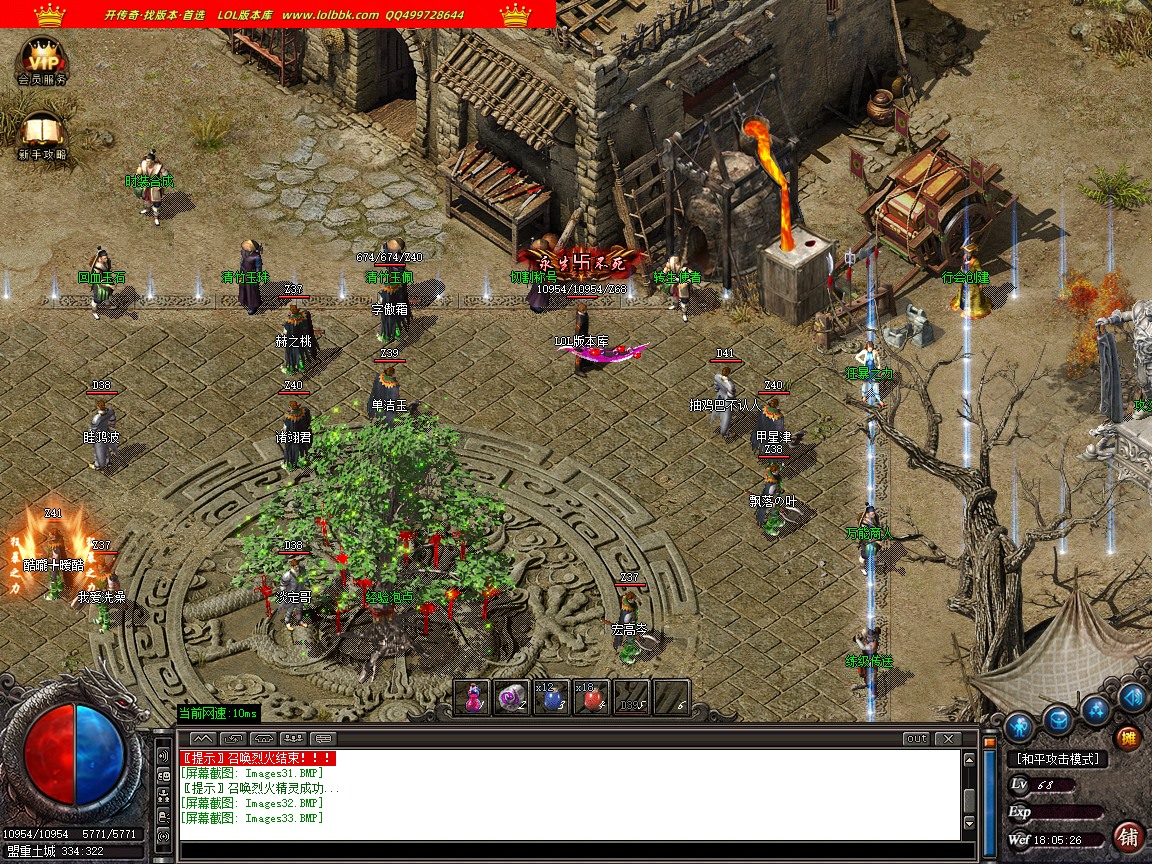Click the red LOL版本库 advertisement banner
The image size is (1152, 864).
[278, 14]
